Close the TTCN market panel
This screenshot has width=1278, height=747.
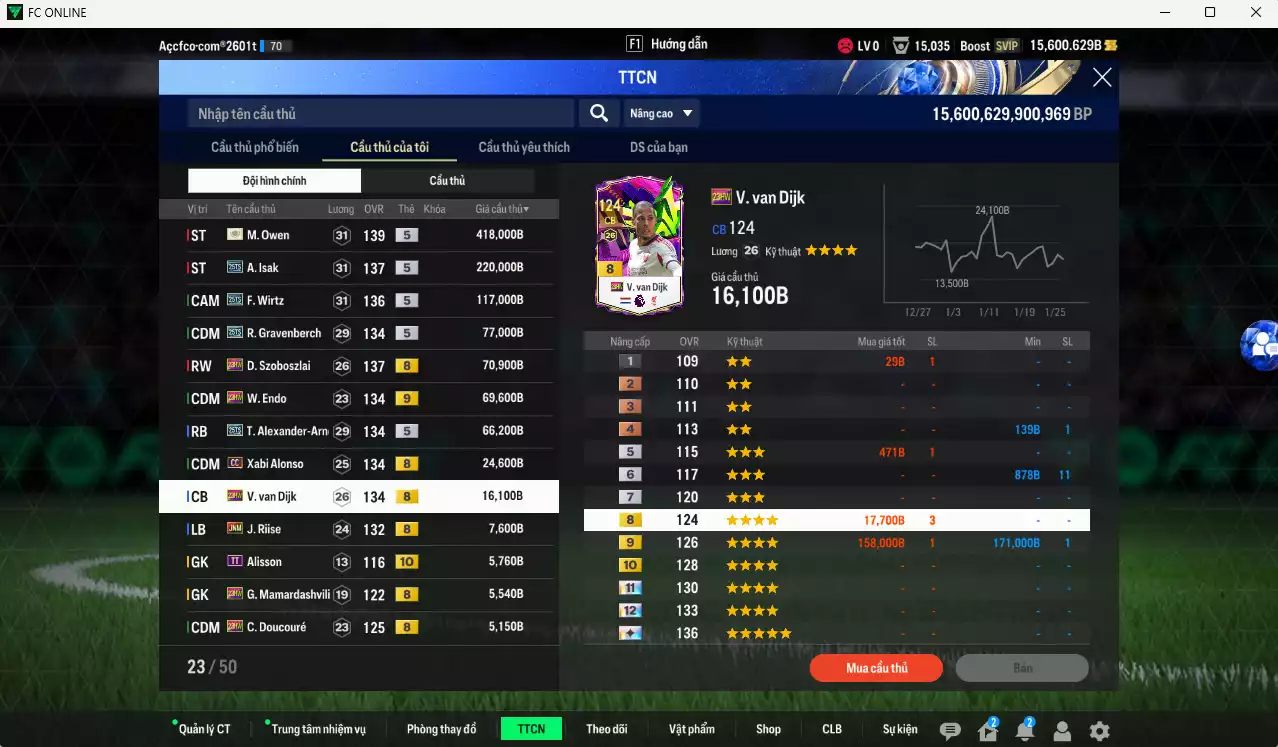[x=1102, y=78]
